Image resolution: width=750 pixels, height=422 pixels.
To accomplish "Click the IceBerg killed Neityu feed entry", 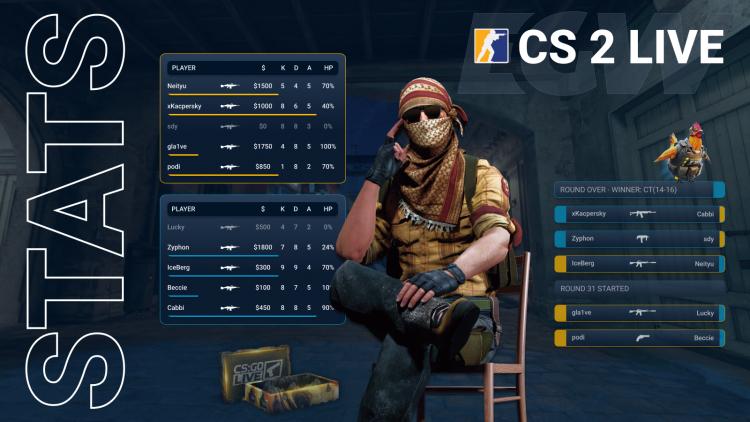I will click(x=638, y=264).
